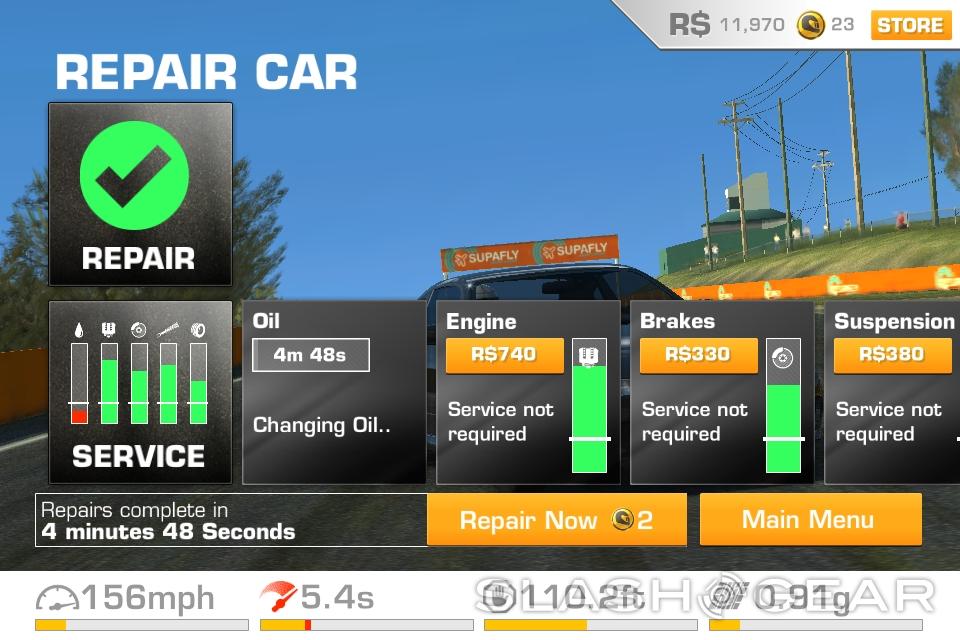
Task: Select the Repair tile with green checkmark
Action: [x=140, y=194]
